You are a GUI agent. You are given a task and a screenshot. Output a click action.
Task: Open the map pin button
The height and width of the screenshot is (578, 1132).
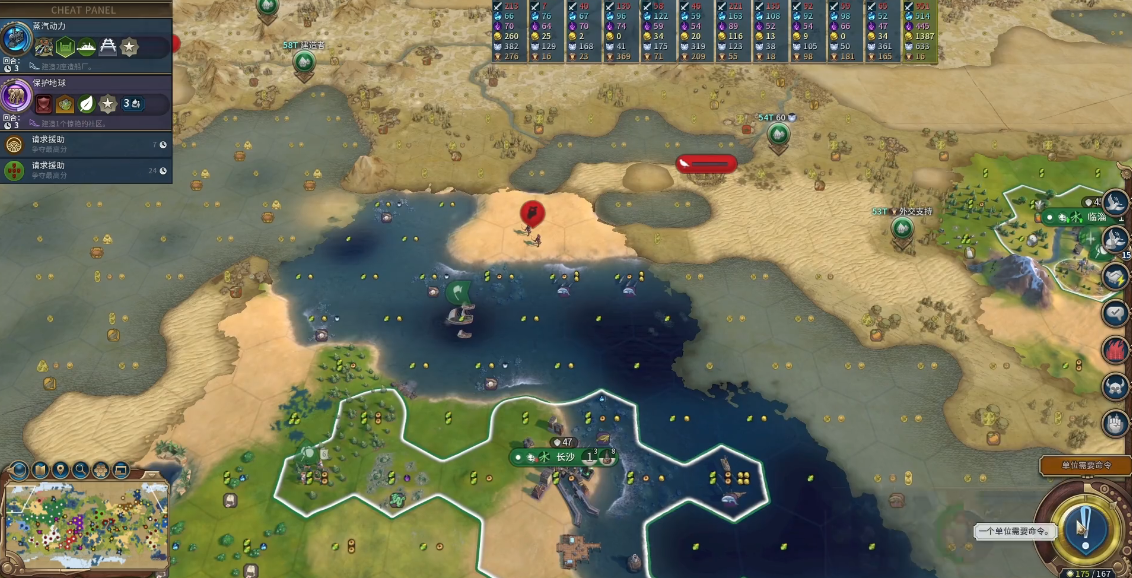click(60, 469)
